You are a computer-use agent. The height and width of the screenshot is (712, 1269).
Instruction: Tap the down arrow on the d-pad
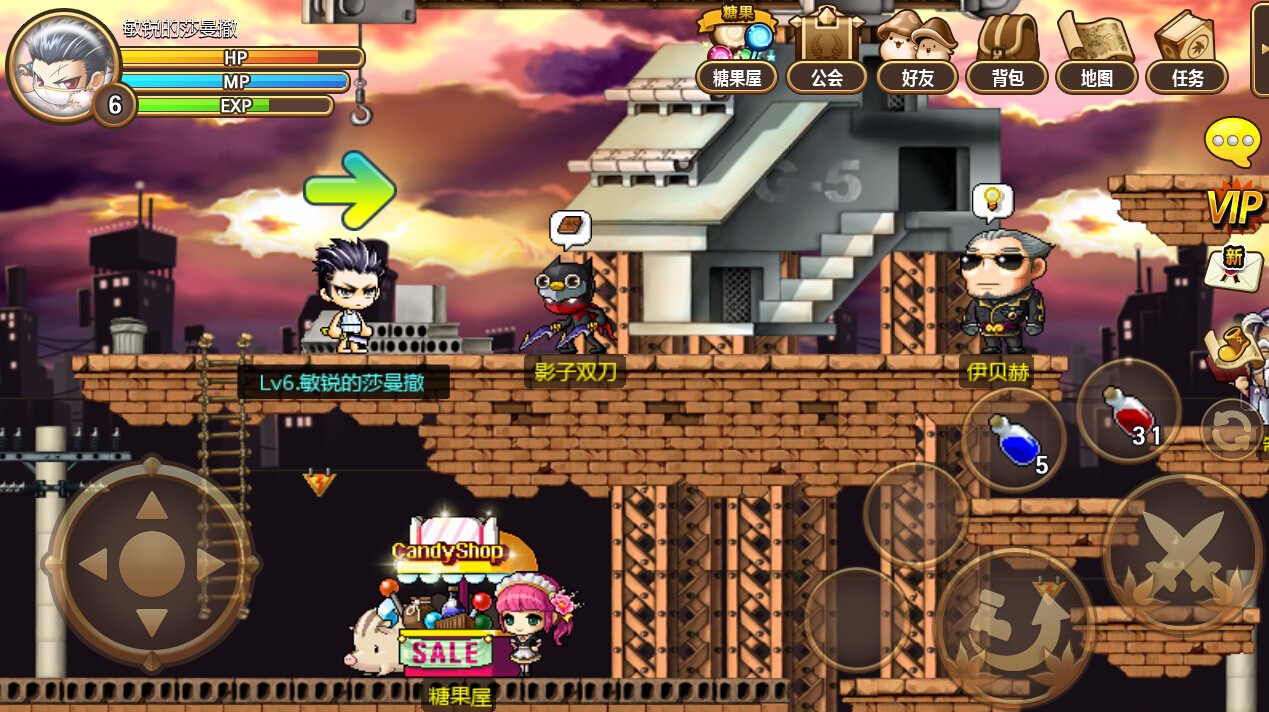(x=152, y=624)
